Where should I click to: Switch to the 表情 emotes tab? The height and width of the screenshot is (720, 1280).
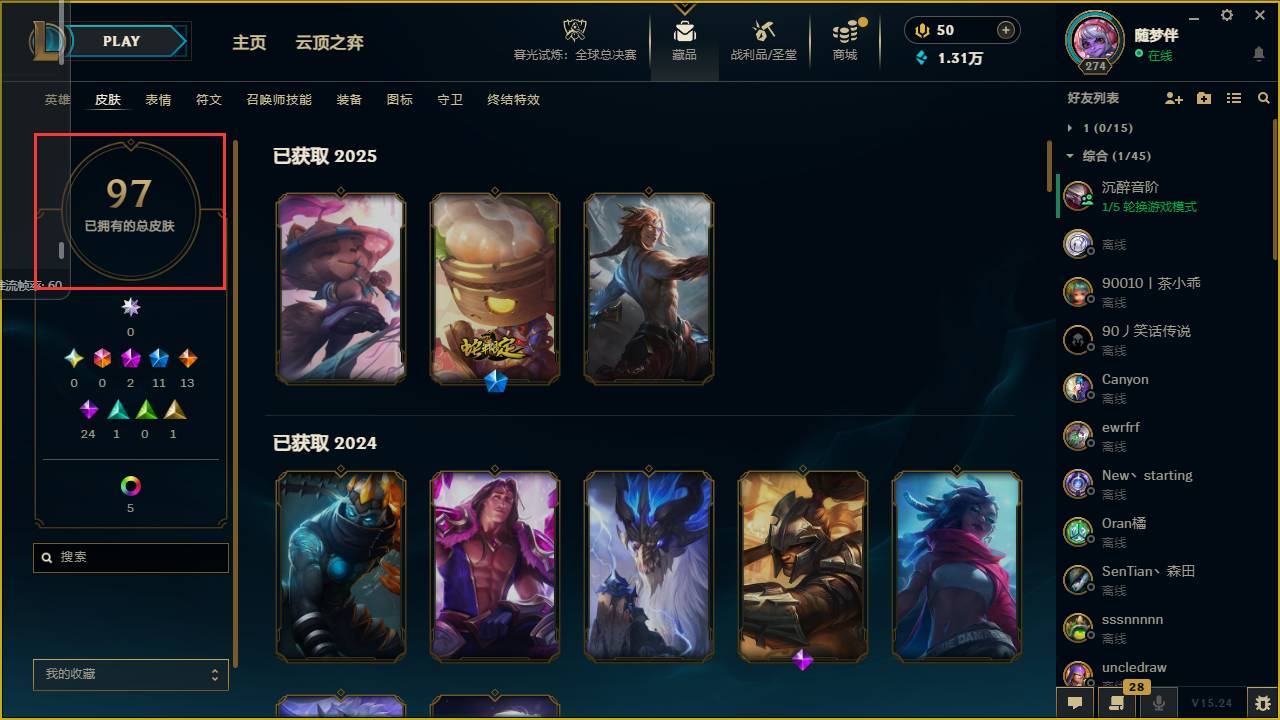pyautogui.click(x=157, y=99)
